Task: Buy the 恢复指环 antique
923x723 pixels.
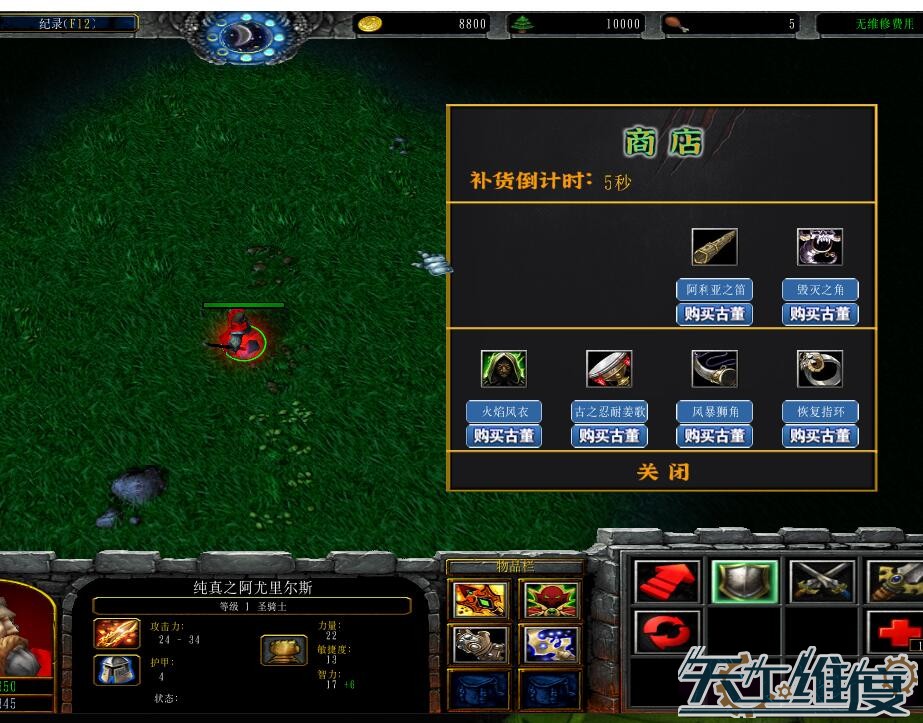Action: [x=820, y=436]
